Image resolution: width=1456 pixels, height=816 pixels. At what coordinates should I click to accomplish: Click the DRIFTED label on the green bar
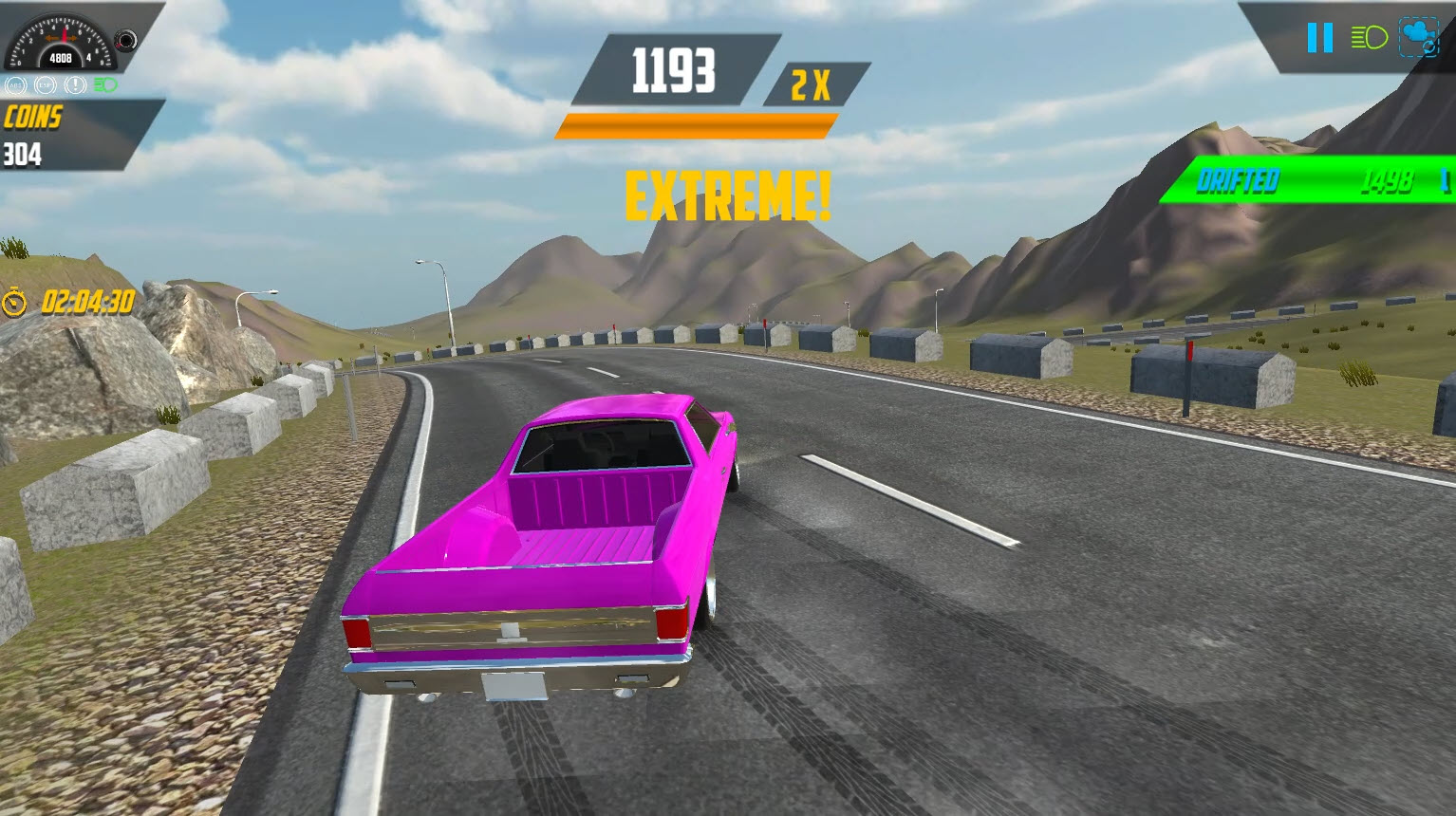[1239, 179]
